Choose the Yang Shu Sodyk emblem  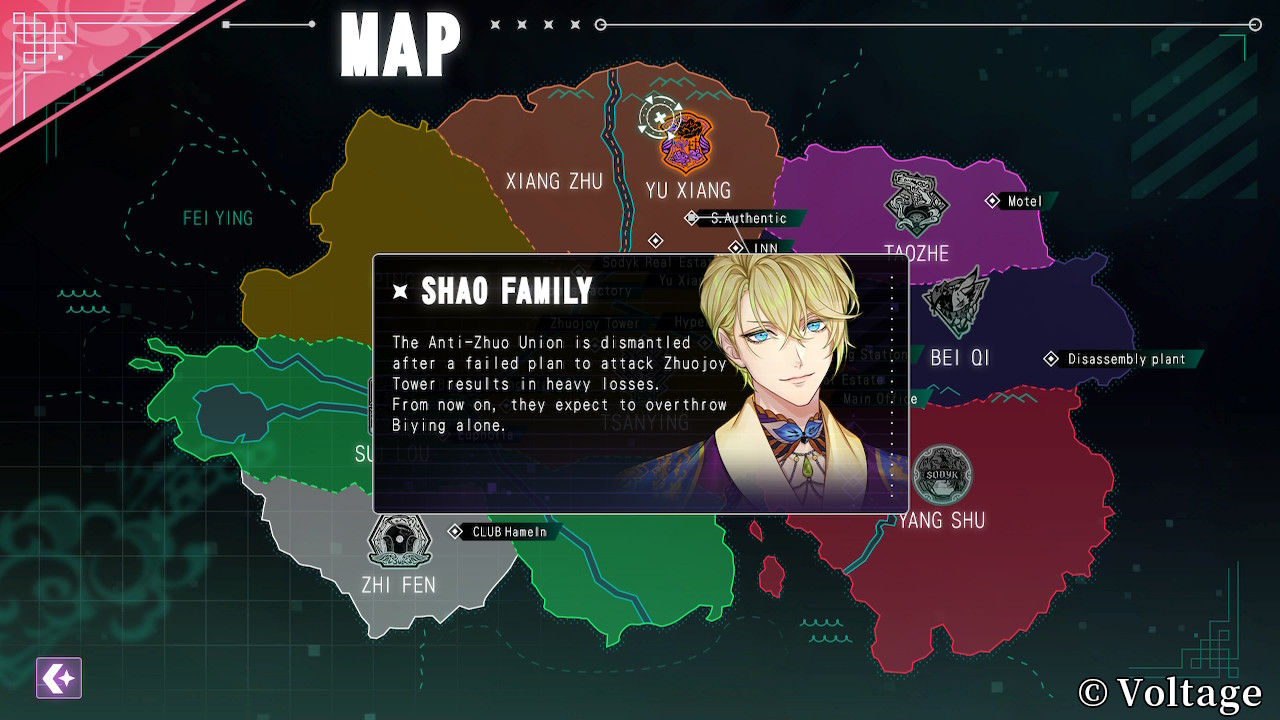tap(941, 474)
